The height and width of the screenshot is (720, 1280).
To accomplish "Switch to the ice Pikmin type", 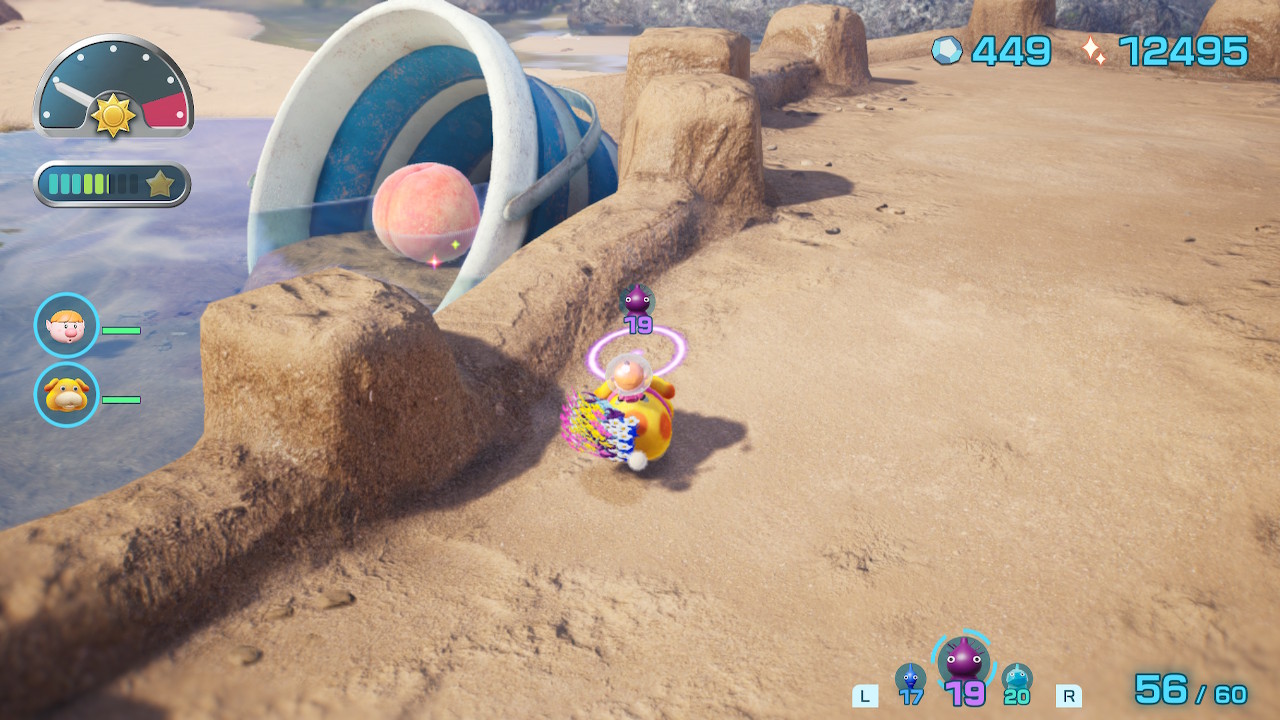I will point(1016,679).
